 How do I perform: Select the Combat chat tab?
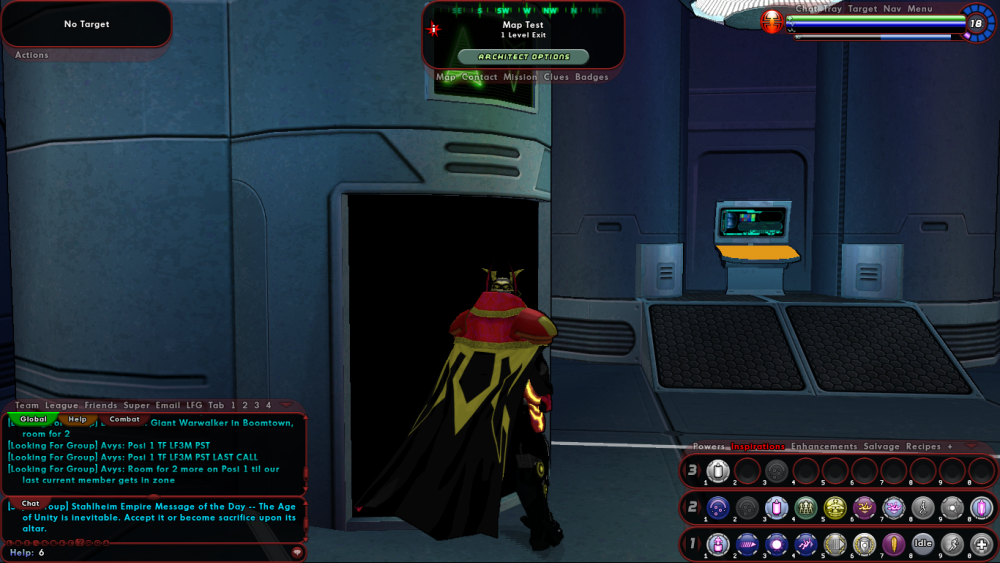124,419
